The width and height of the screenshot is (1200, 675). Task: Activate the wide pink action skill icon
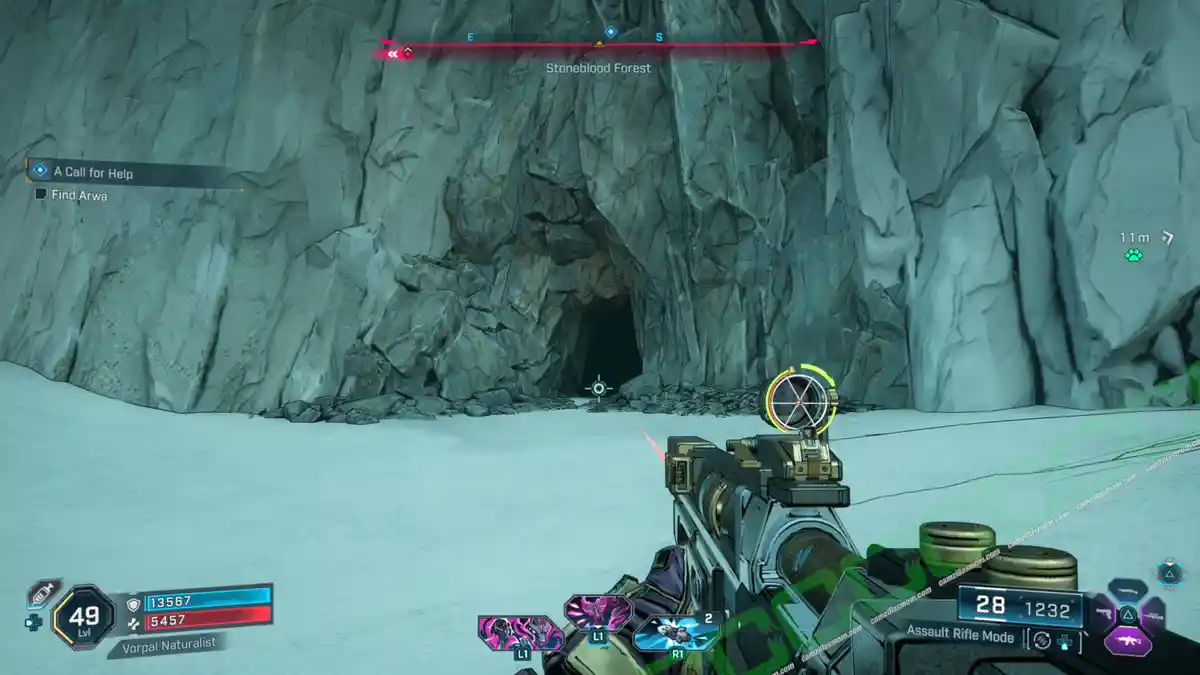tap(519, 632)
